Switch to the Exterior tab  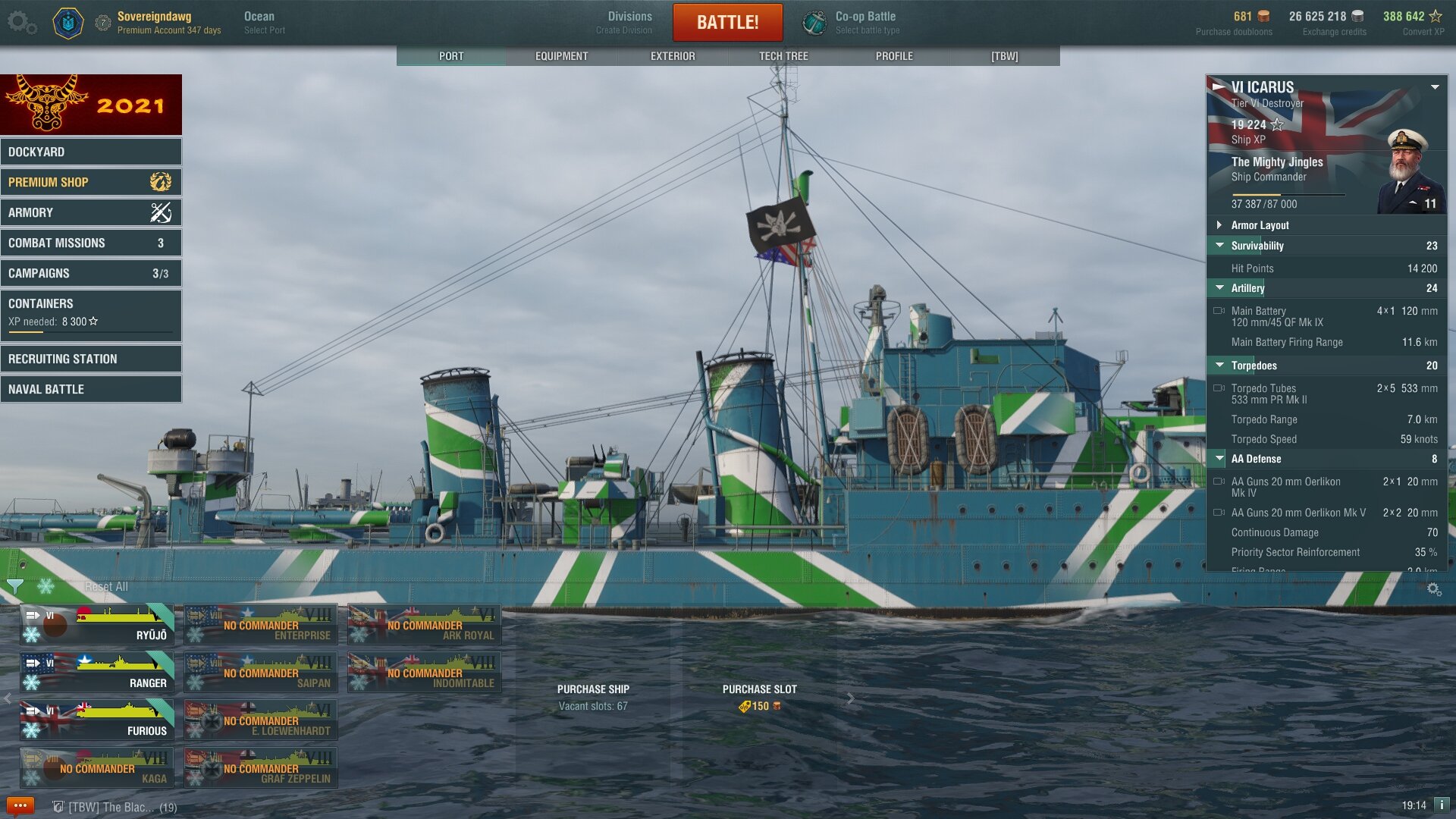click(672, 56)
